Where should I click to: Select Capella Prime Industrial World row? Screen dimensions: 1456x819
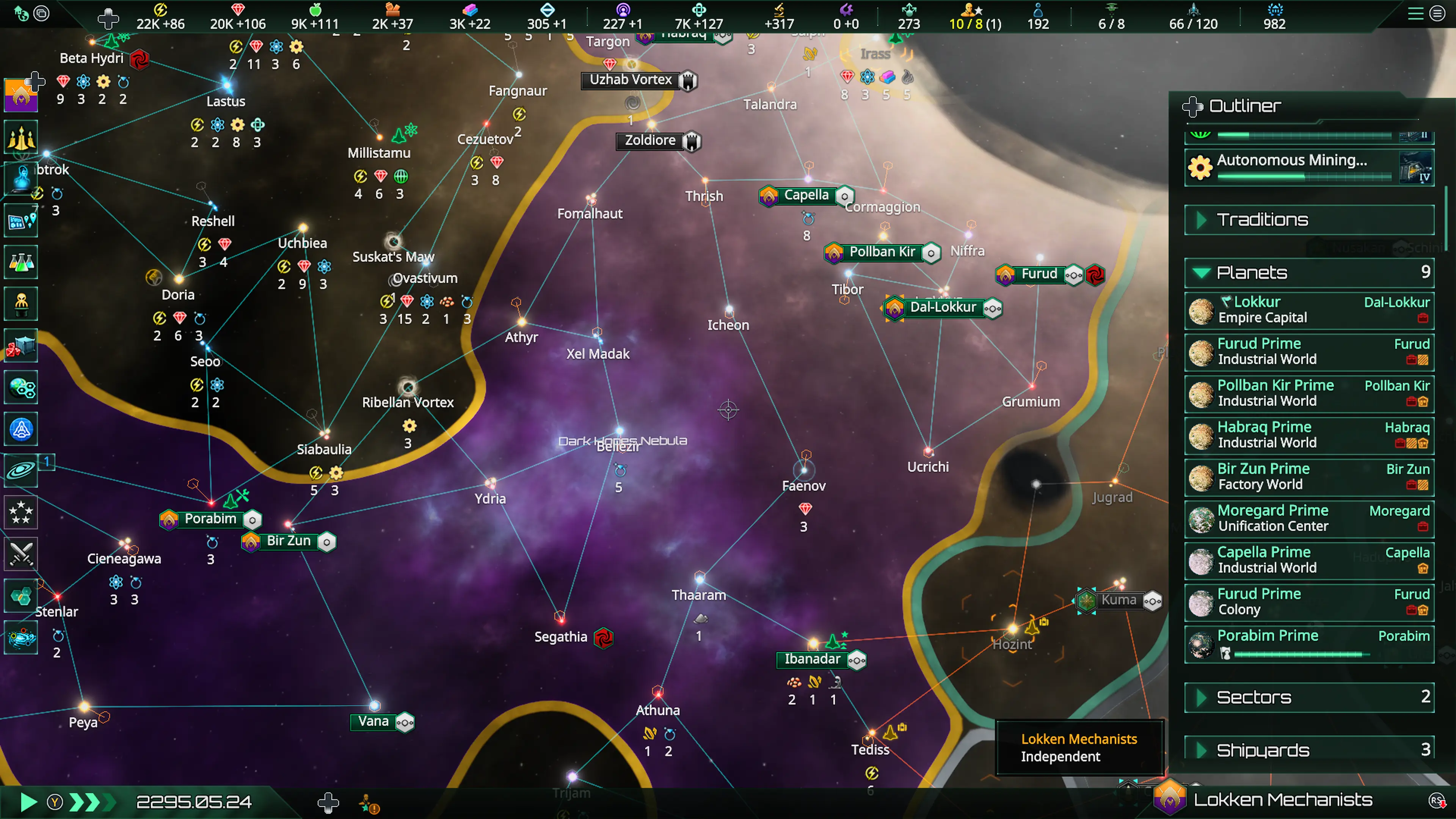[1309, 560]
